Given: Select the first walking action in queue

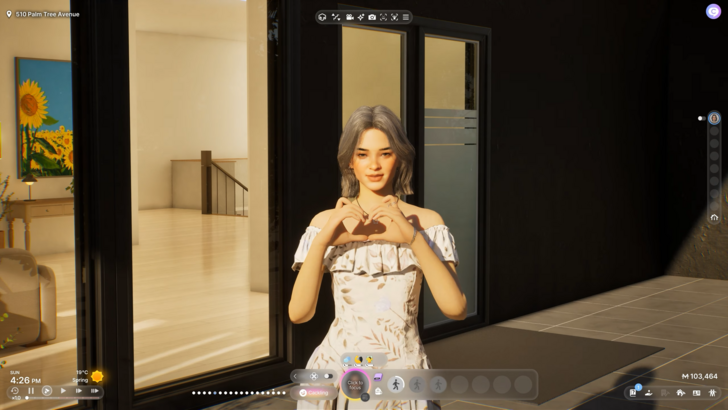Looking at the screenshot, I should [396, 384].
